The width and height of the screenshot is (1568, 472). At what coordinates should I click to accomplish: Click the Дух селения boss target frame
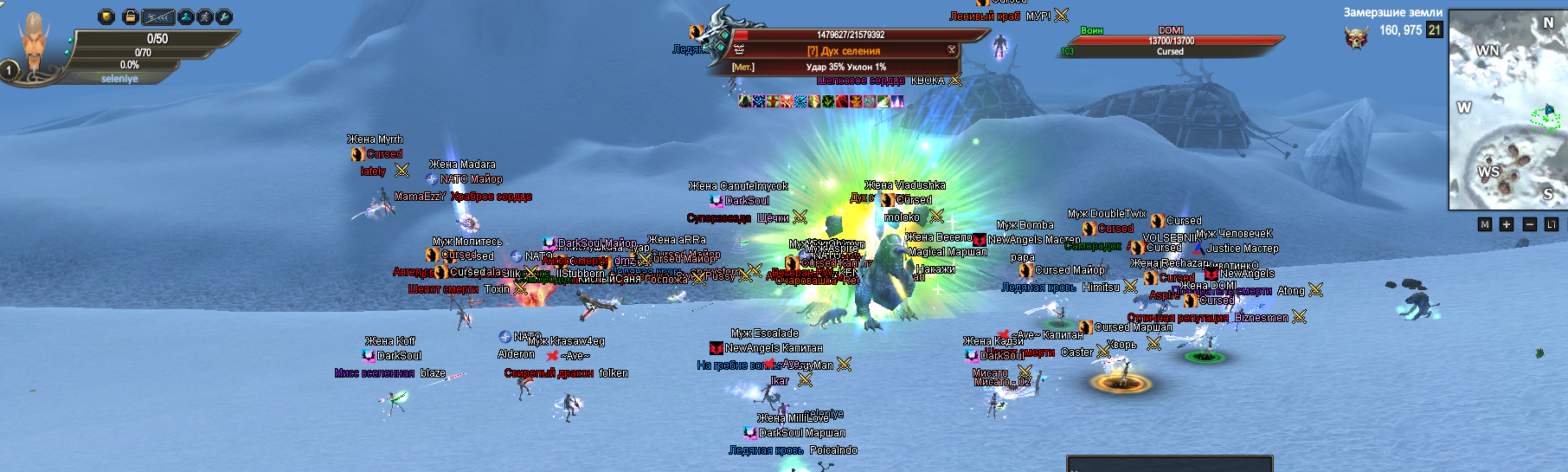[x=844, y=51]
